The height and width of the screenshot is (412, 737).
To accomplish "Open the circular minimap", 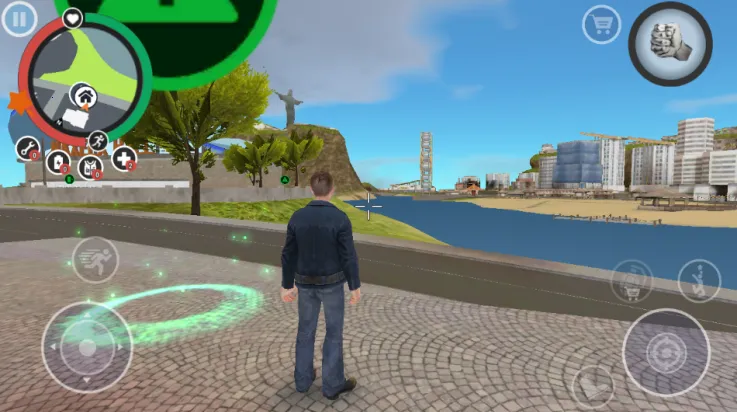I will pyautogui.click(x=85, y=77).
